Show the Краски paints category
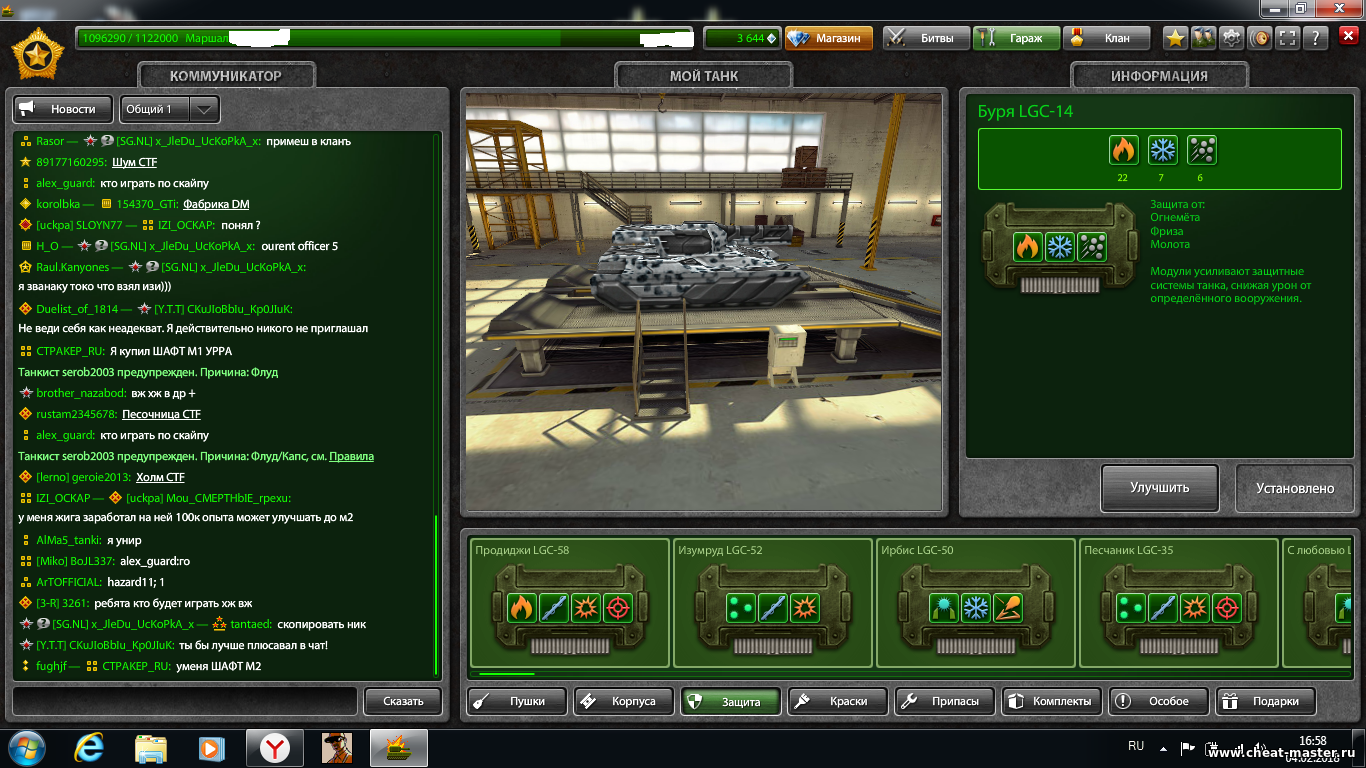The height and width of the screenshot is (768, 1366). [837, 701]
